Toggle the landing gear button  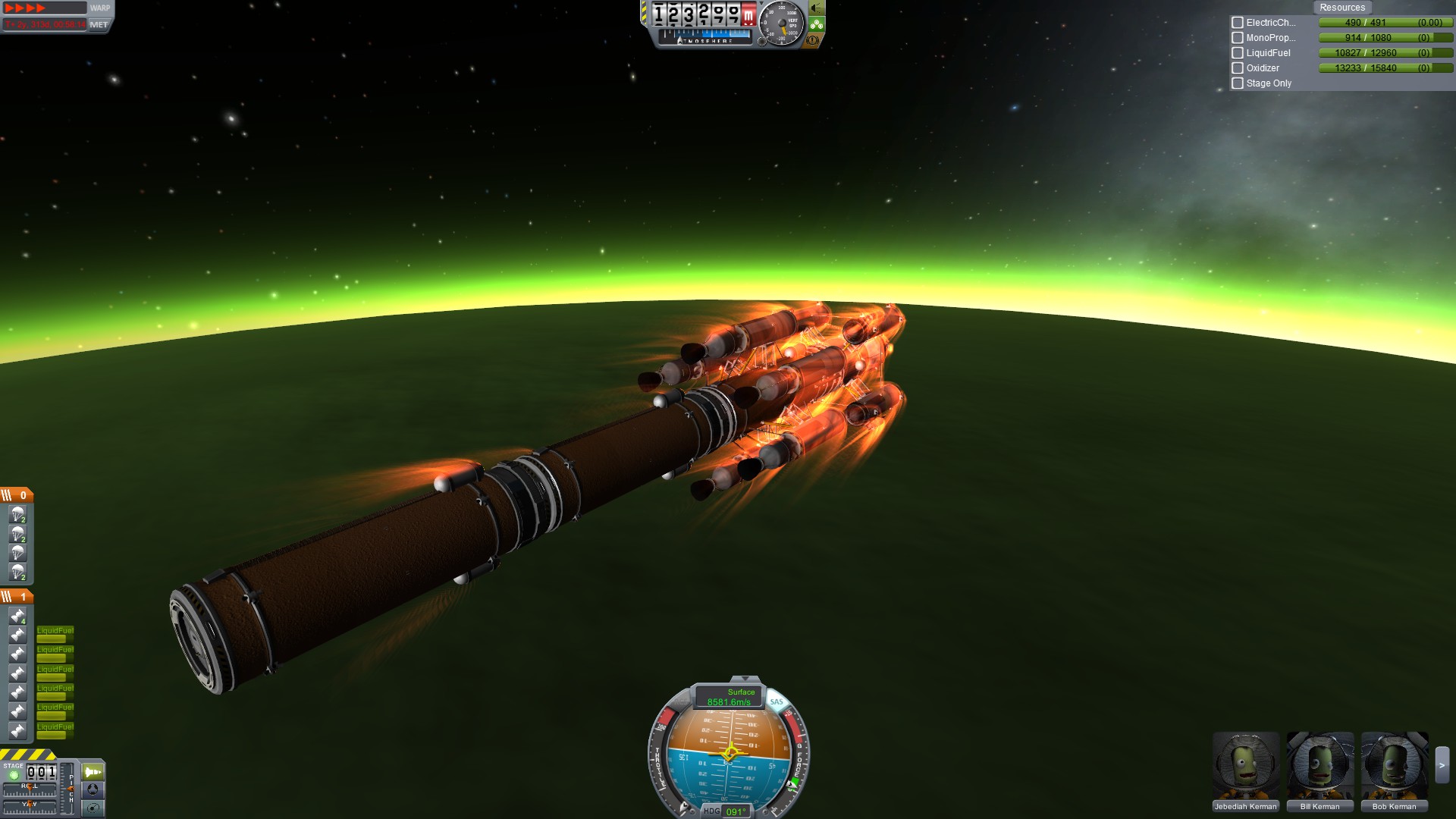click(816, 25)
